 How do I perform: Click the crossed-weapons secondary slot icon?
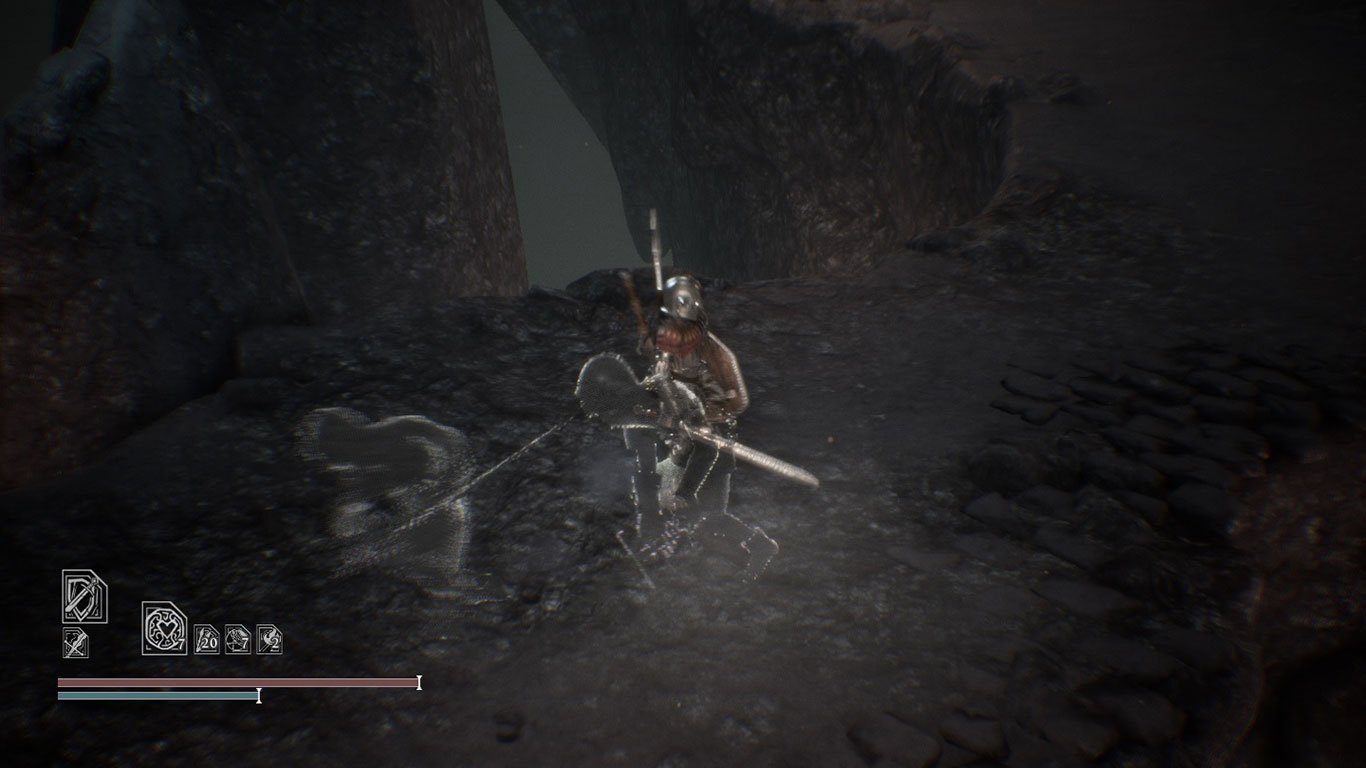pos(75,640)
